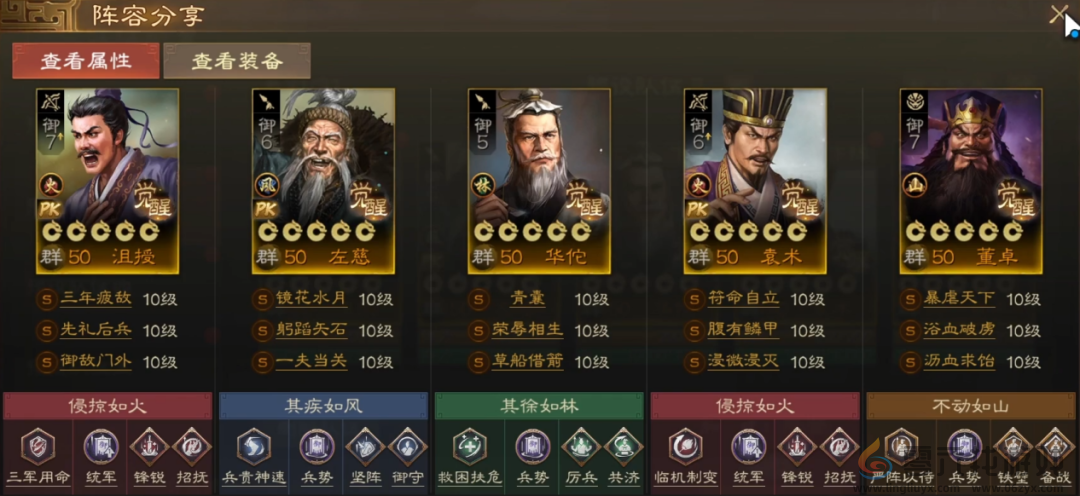Switch to the 查看装备 tab
The width and height of the screenshot is (1080, 496).
point(237,60)
